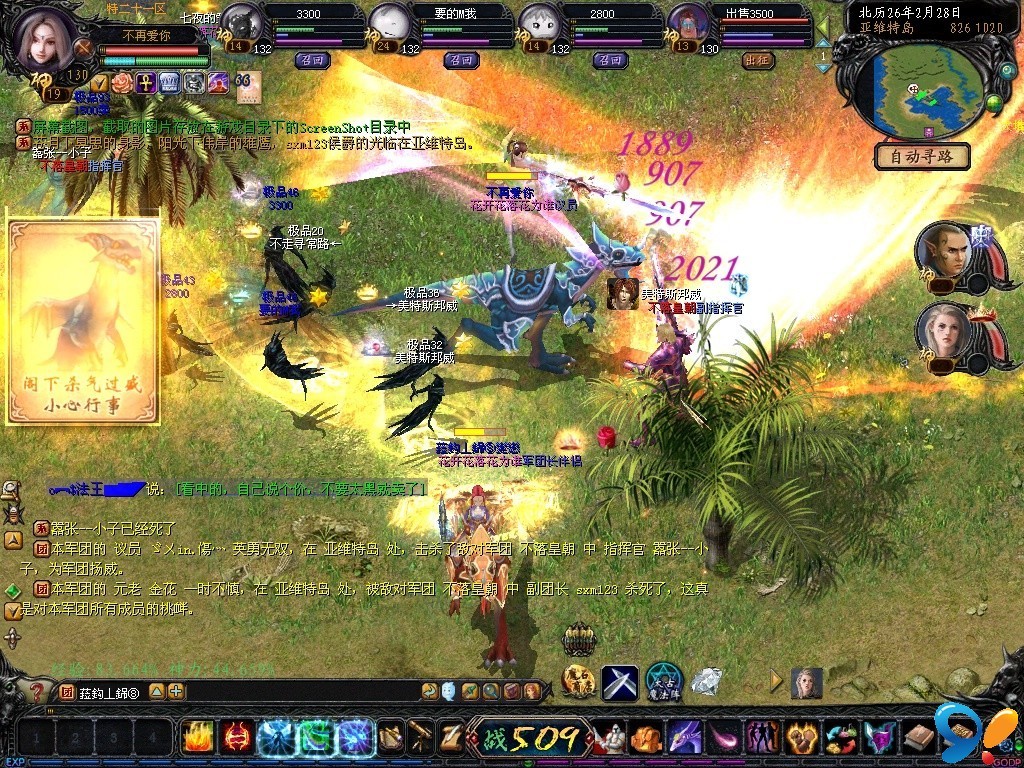
Task: Click the dancing couple icon on the bottom bar
Action: [x=763, y=738]
